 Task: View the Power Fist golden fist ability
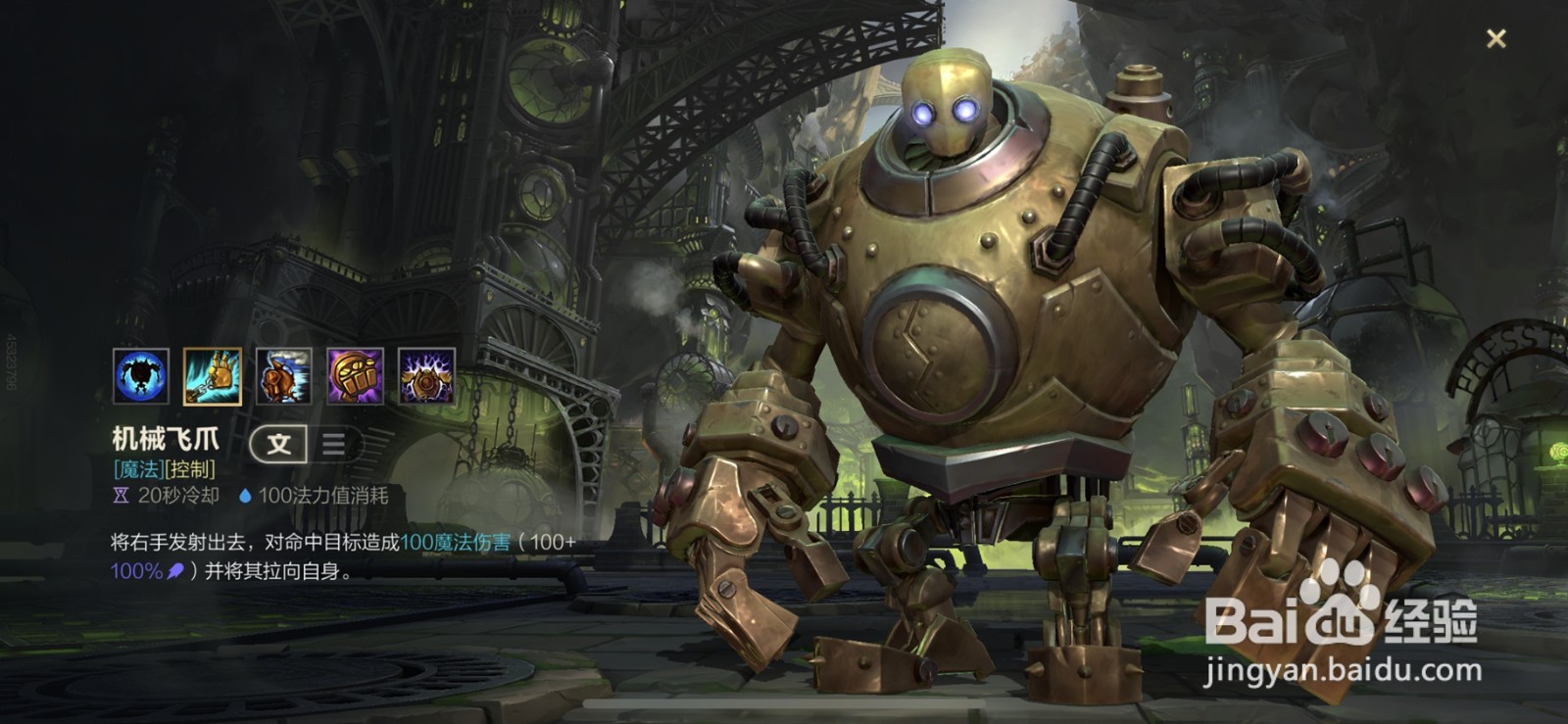point(355,376)
